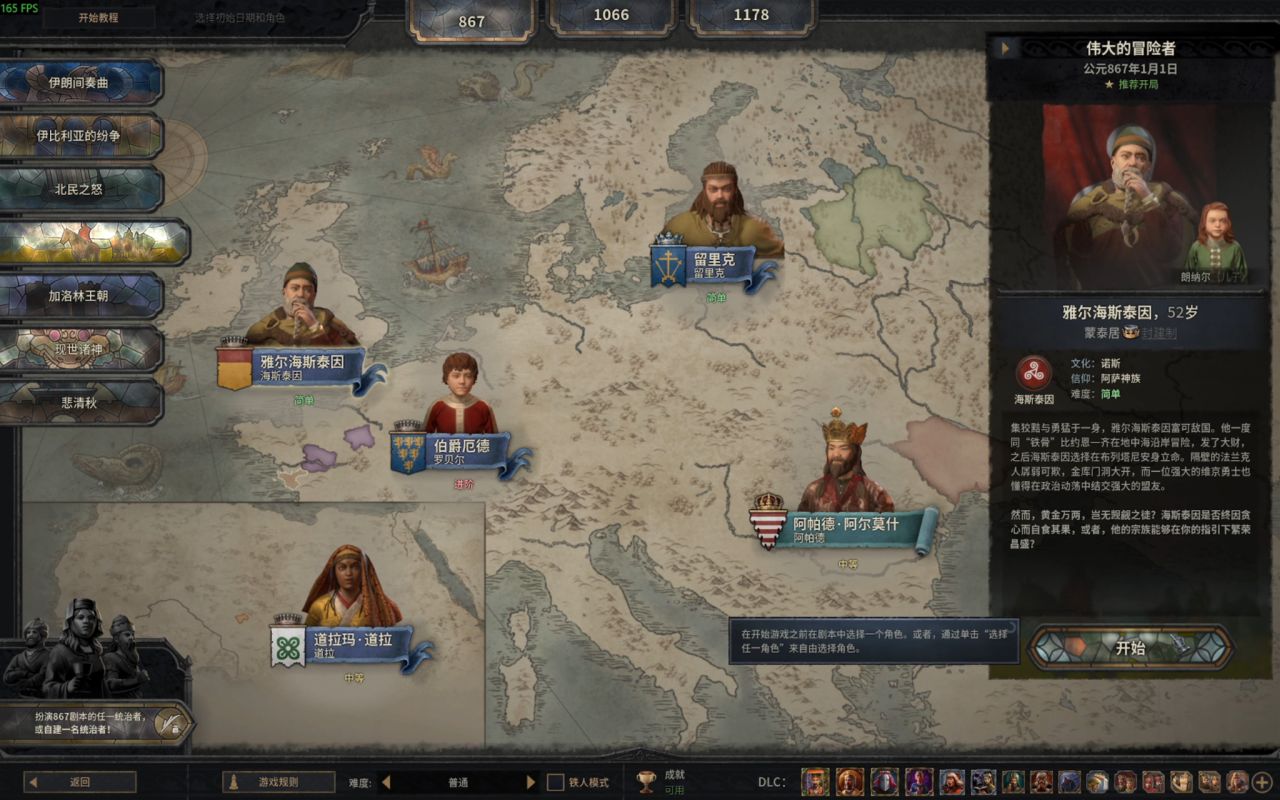1280x800 pixels.
Task: Start the game with 开始 button
Action: pyautogui.click(x=1130, y=648)
